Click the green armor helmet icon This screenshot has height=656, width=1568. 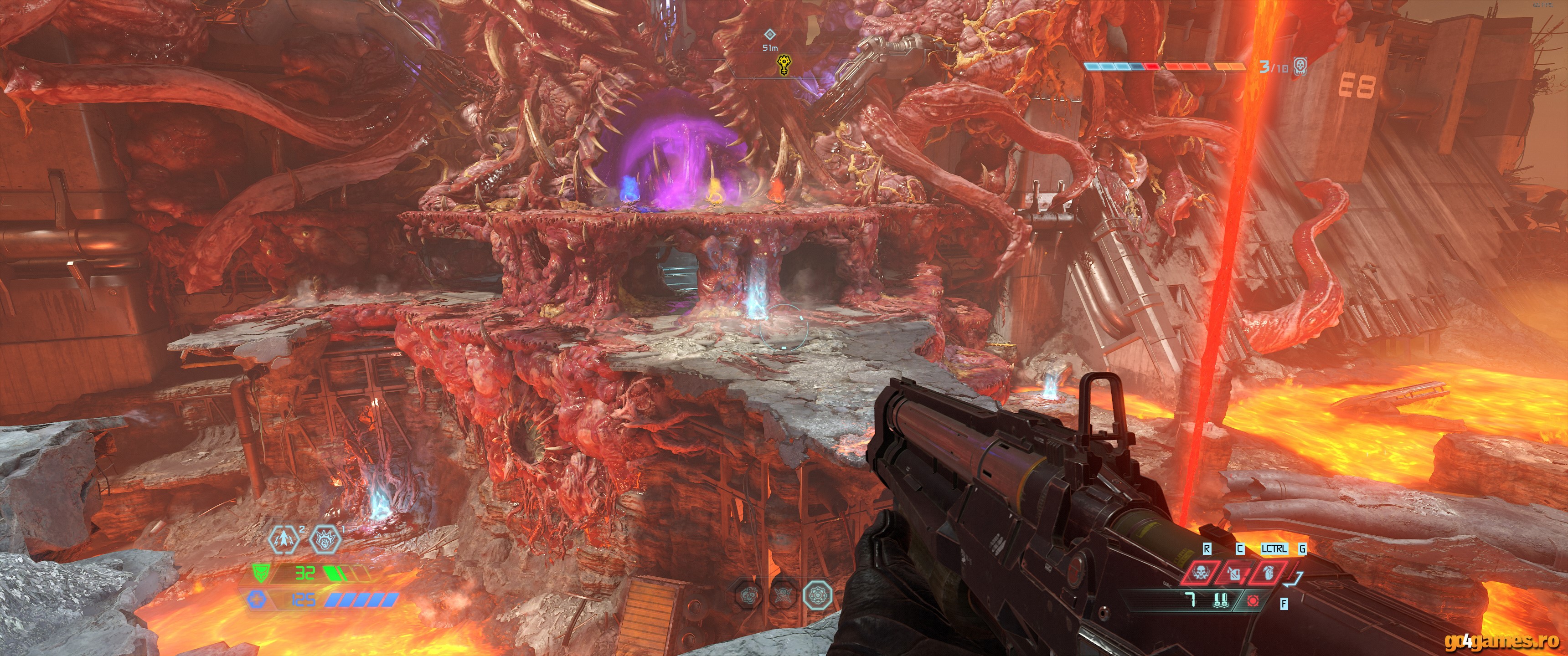[x=259, y=573]
